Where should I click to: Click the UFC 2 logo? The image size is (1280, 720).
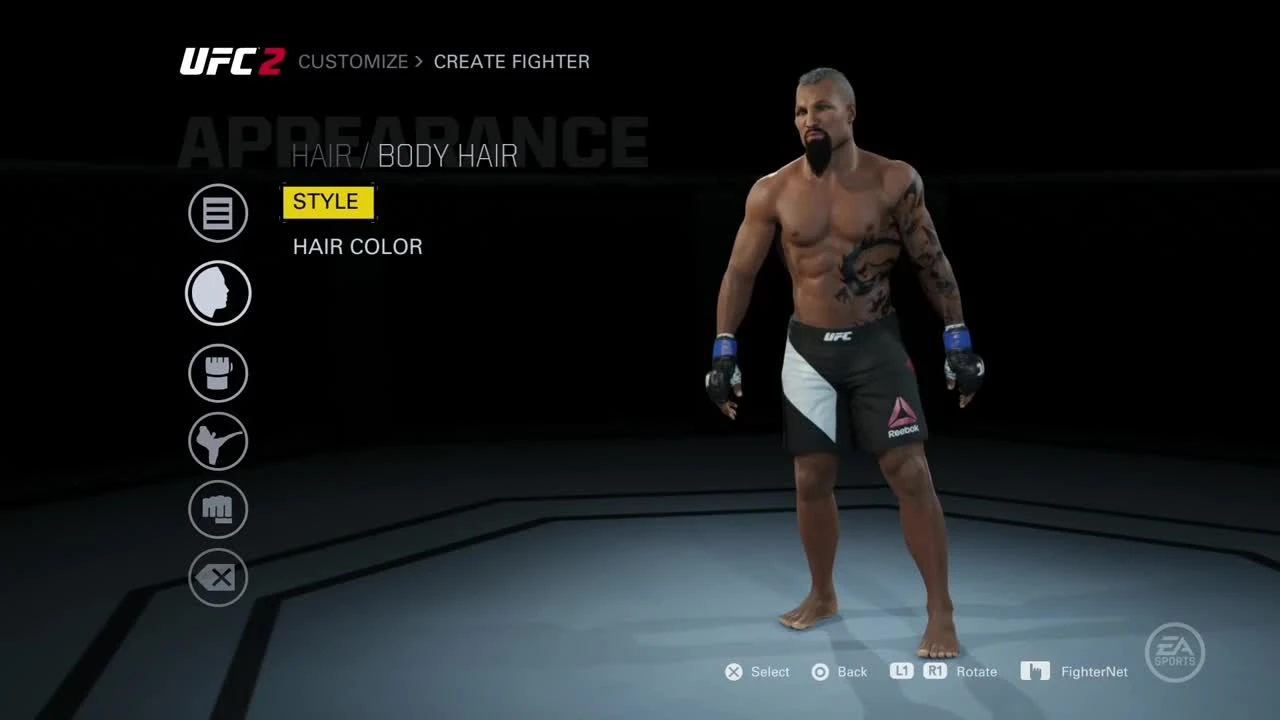[233, 61]
